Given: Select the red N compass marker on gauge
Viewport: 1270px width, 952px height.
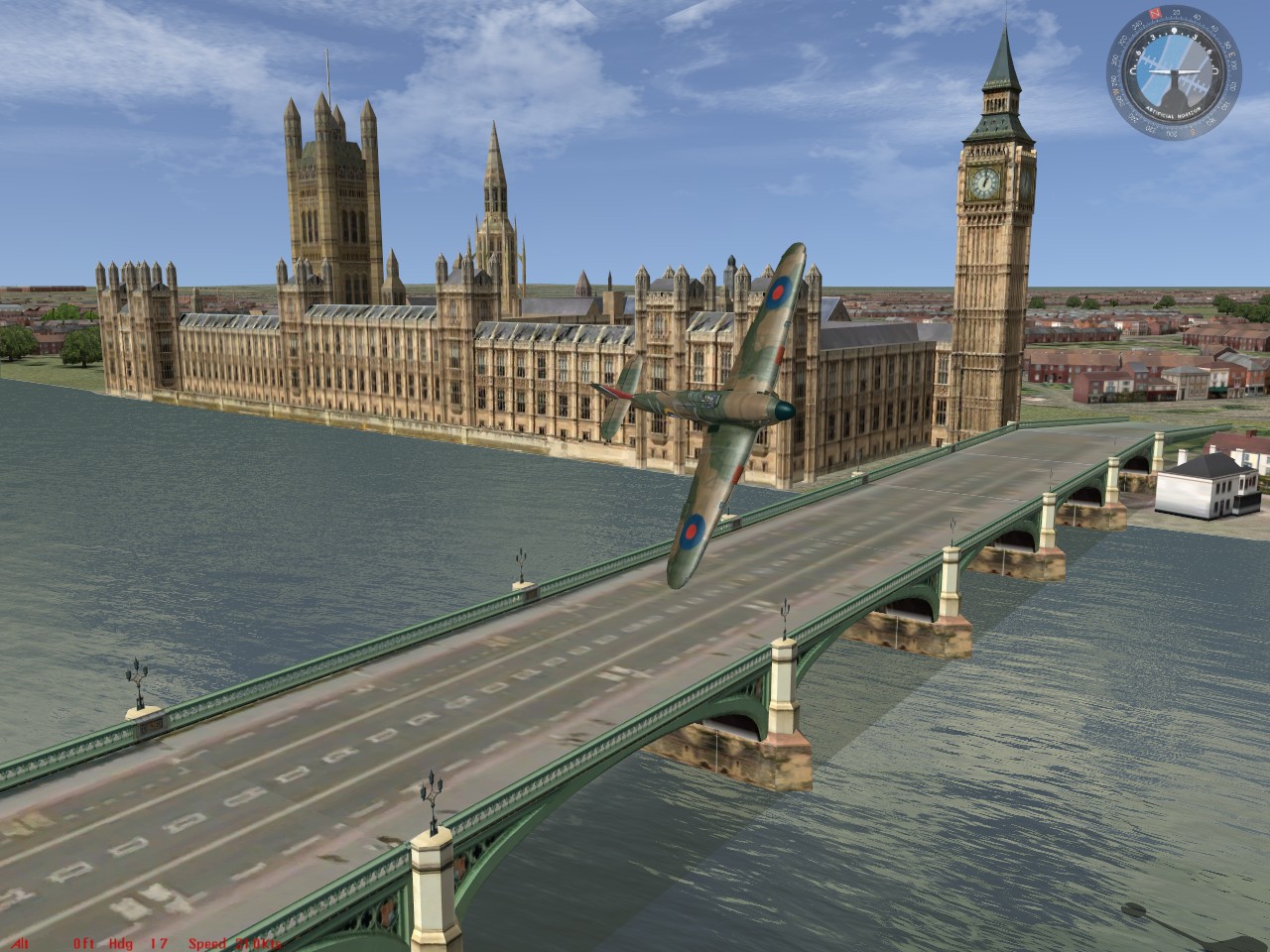Looking at the screenshot, I should click(x=1154, y=13).
